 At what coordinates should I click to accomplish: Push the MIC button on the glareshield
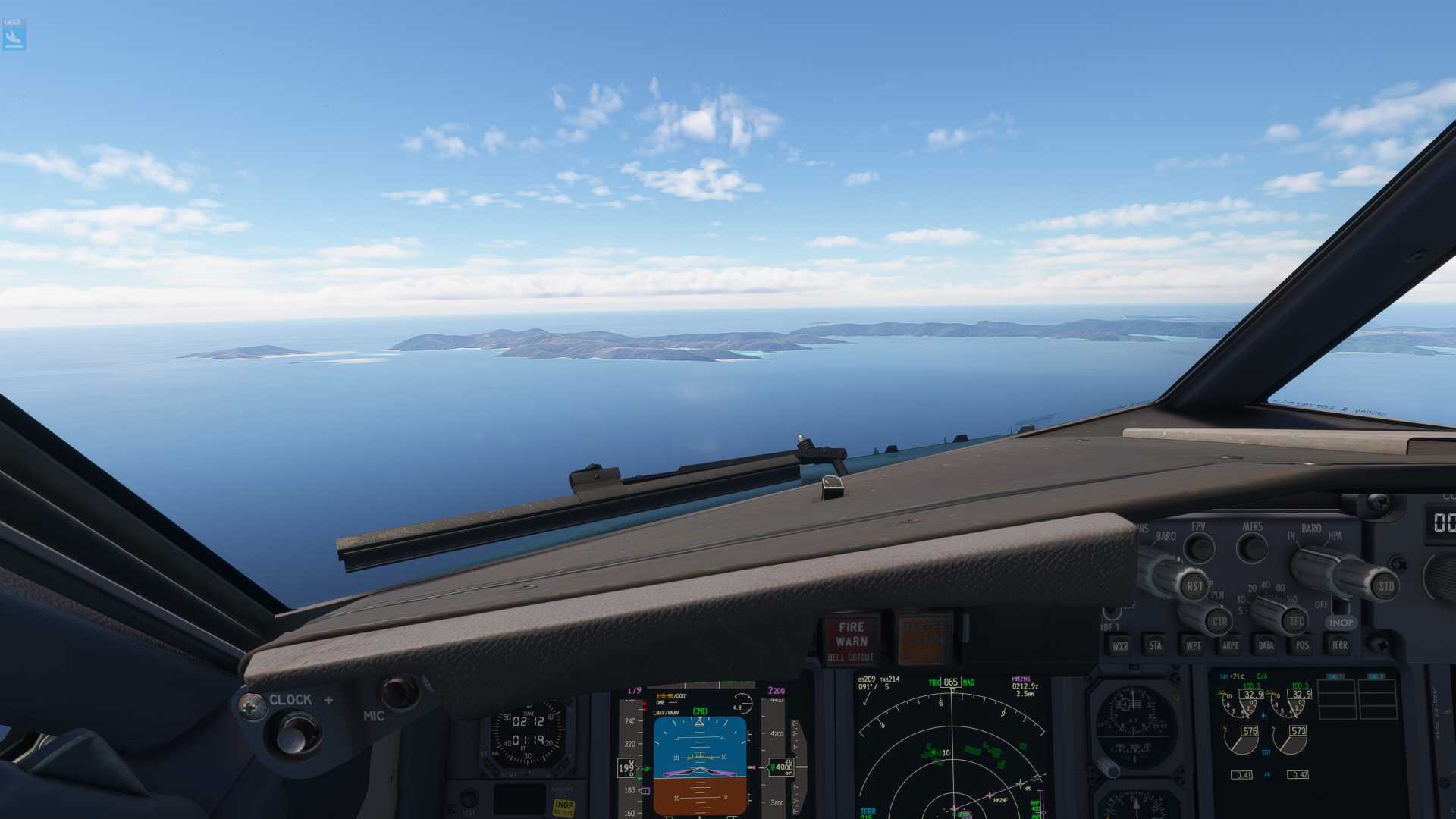point(397,692)
